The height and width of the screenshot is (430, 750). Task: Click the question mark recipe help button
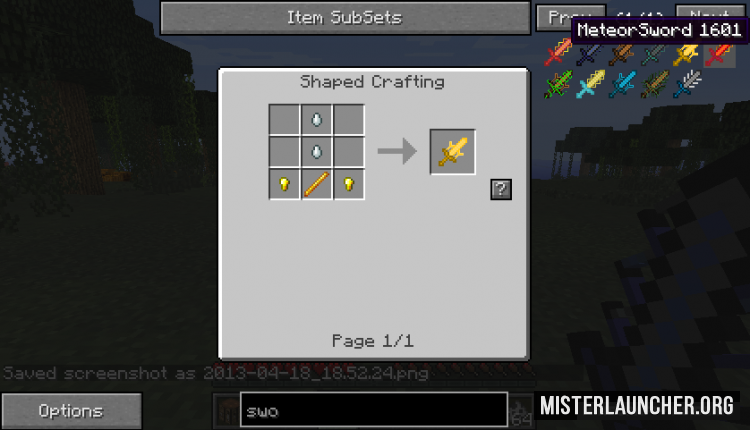coord(500,189)
